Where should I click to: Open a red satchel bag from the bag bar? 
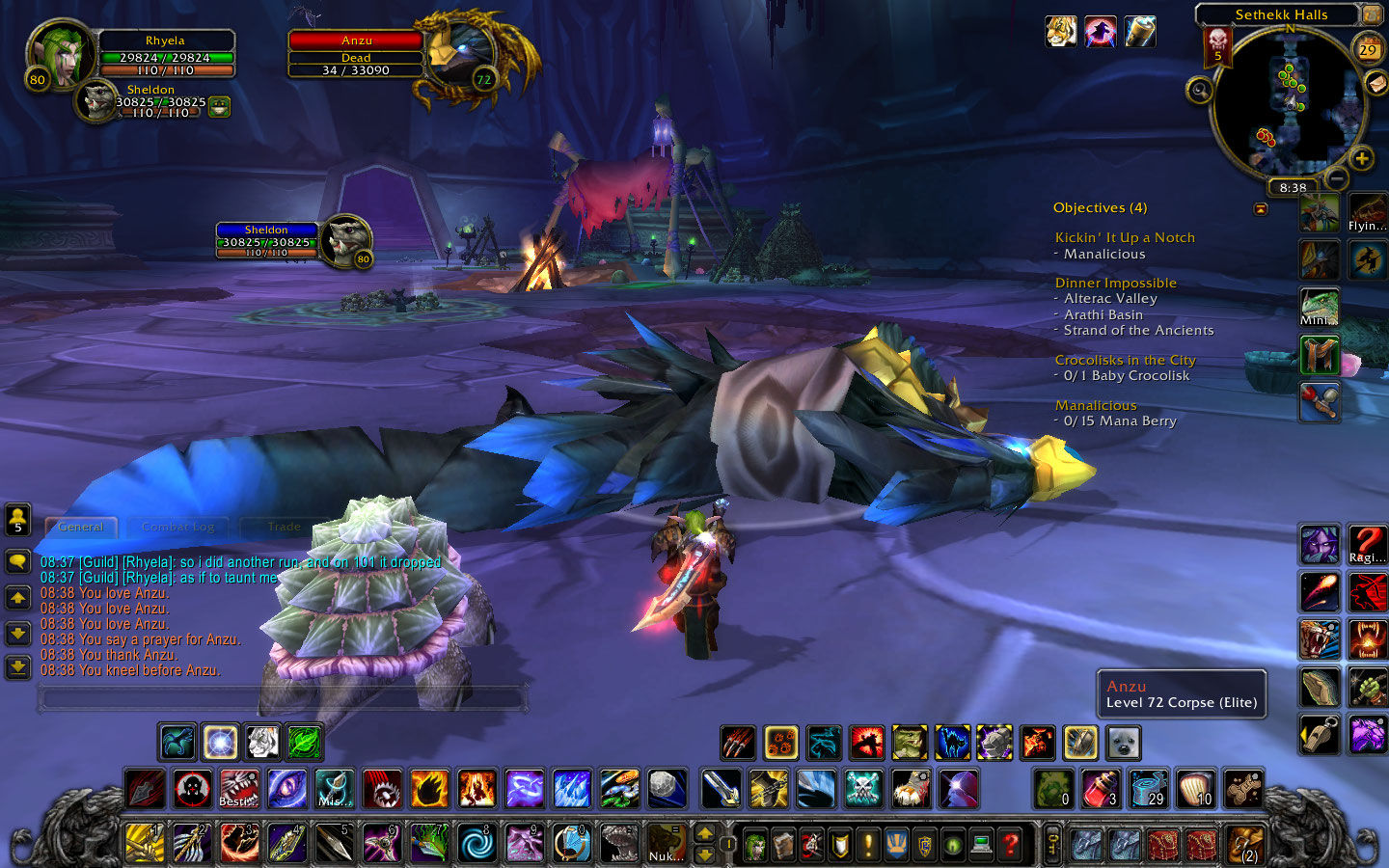pos(1162,844)
